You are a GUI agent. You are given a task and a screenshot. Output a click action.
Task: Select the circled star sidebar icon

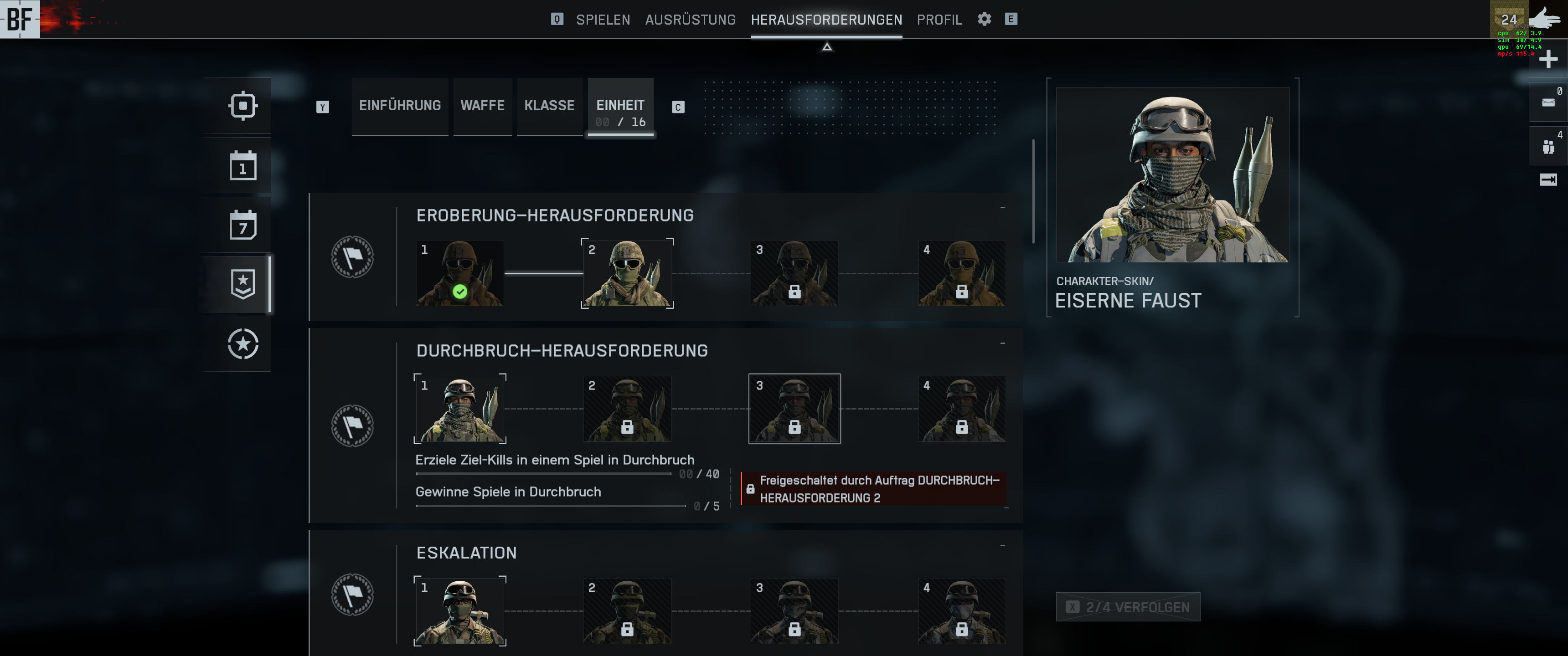point(243,344)
